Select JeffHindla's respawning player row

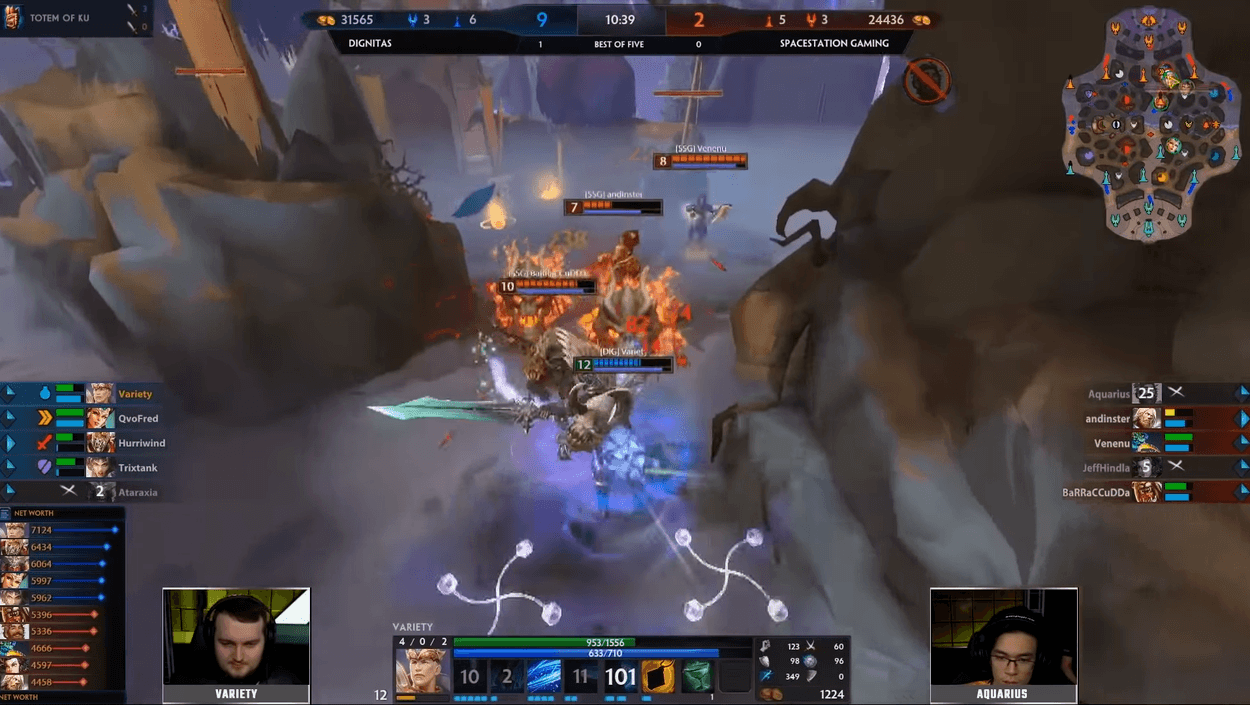point(1106,467)
